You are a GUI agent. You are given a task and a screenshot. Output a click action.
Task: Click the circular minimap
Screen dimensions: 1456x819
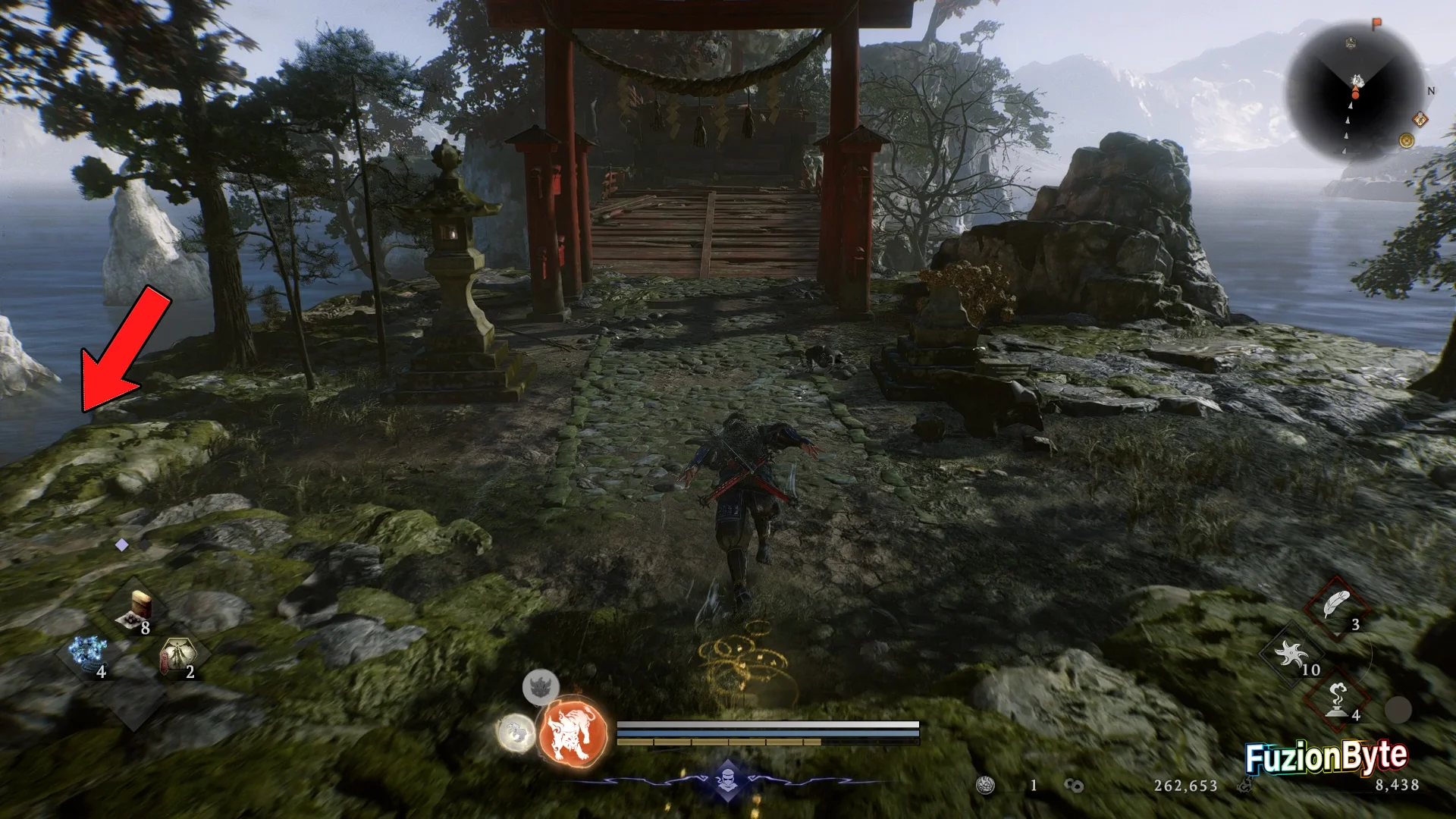(x=1355, y=93)
